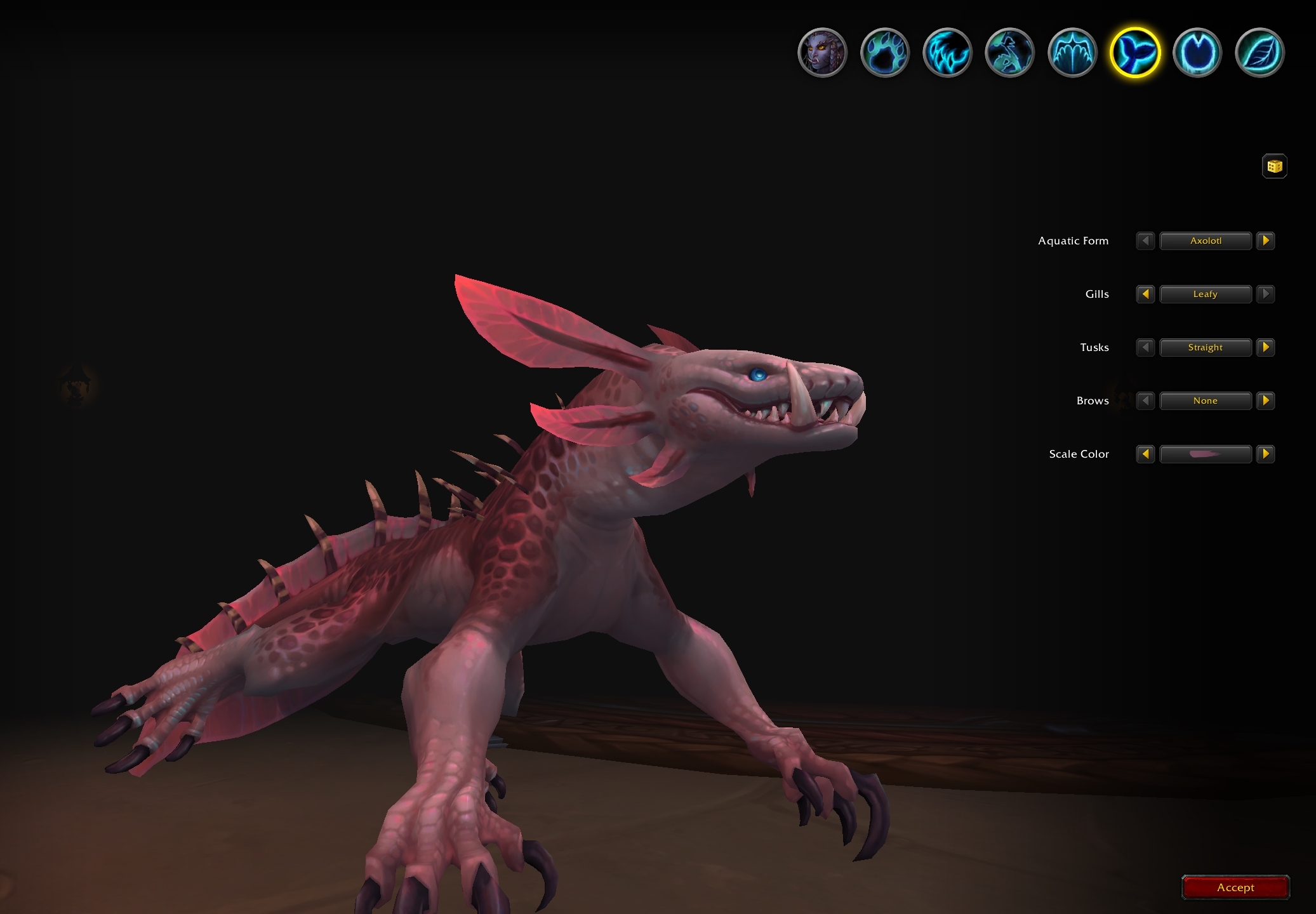Open the Aquatic Form dropdown showing Axolotl
The image size is (1316, 914).
1206,241
